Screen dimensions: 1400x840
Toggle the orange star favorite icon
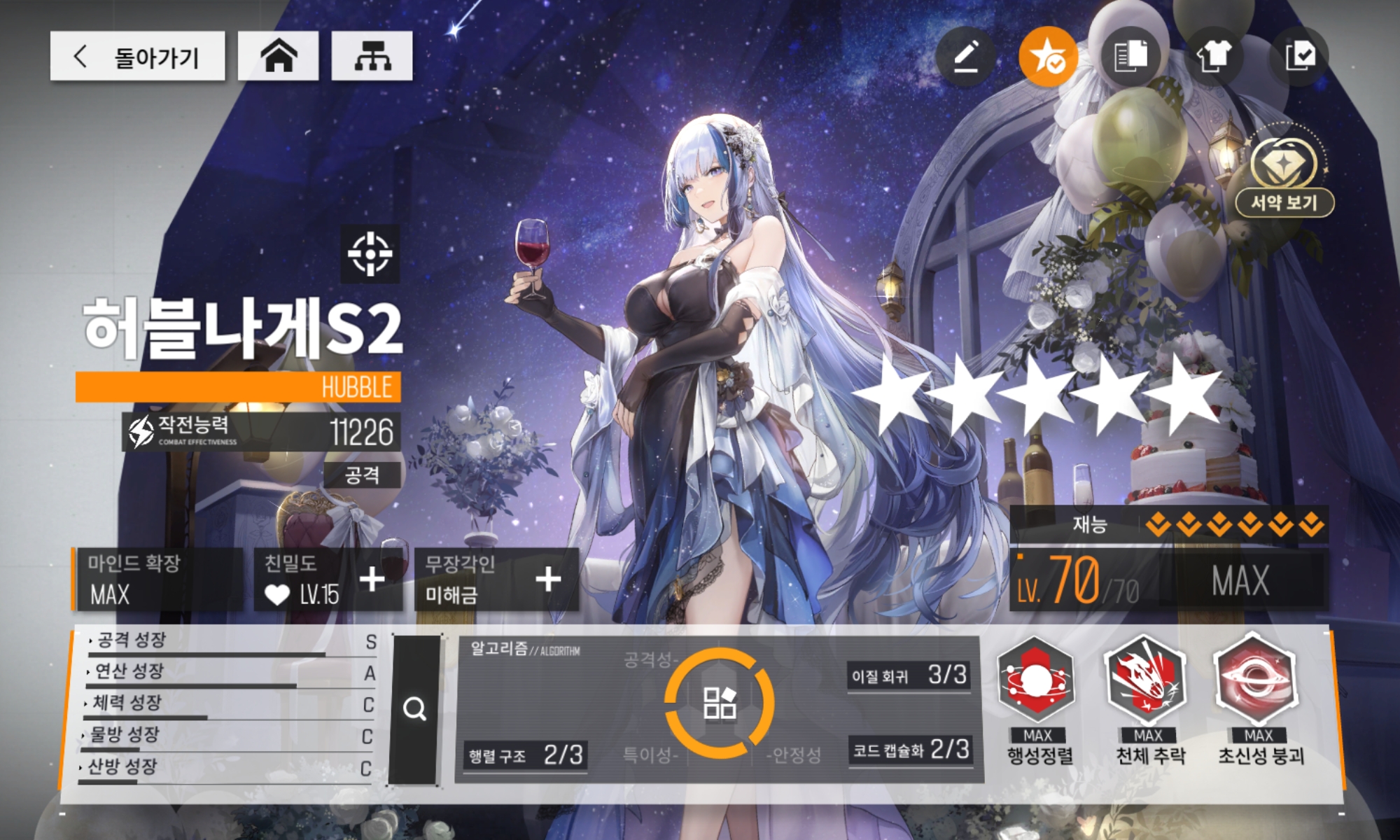point(1048,56)
